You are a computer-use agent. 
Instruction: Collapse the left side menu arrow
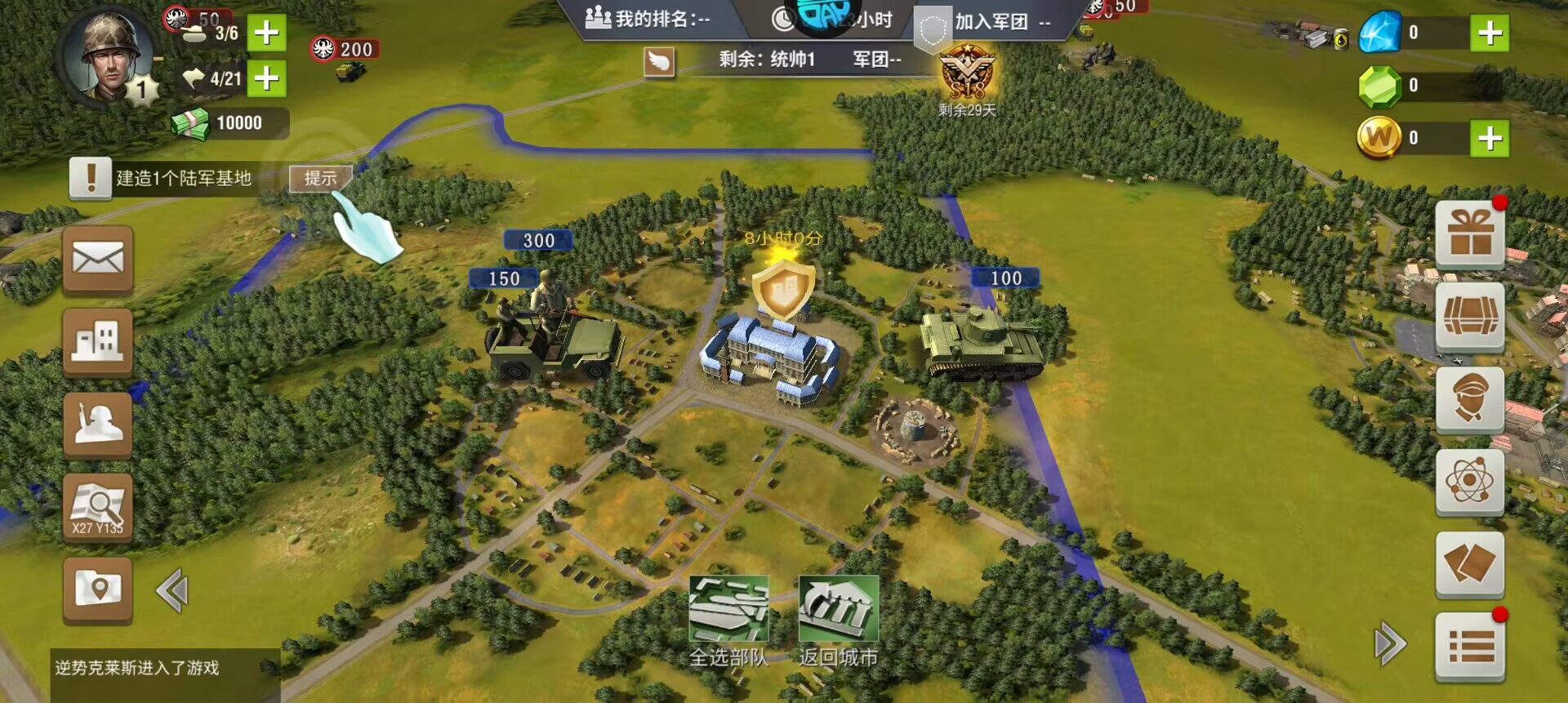pos(172,591)
